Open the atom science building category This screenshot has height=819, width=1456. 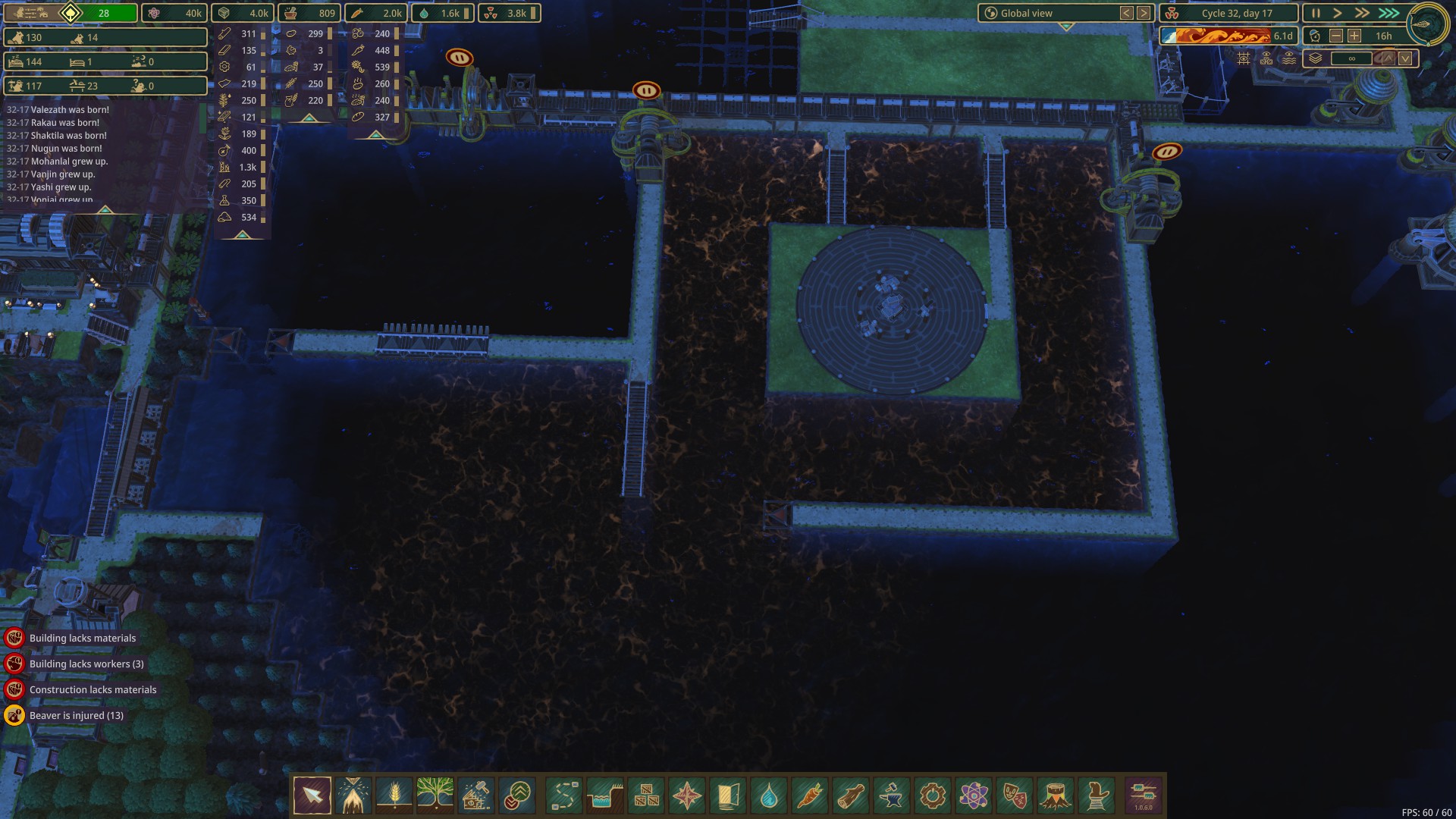click(x=974, y=795)
